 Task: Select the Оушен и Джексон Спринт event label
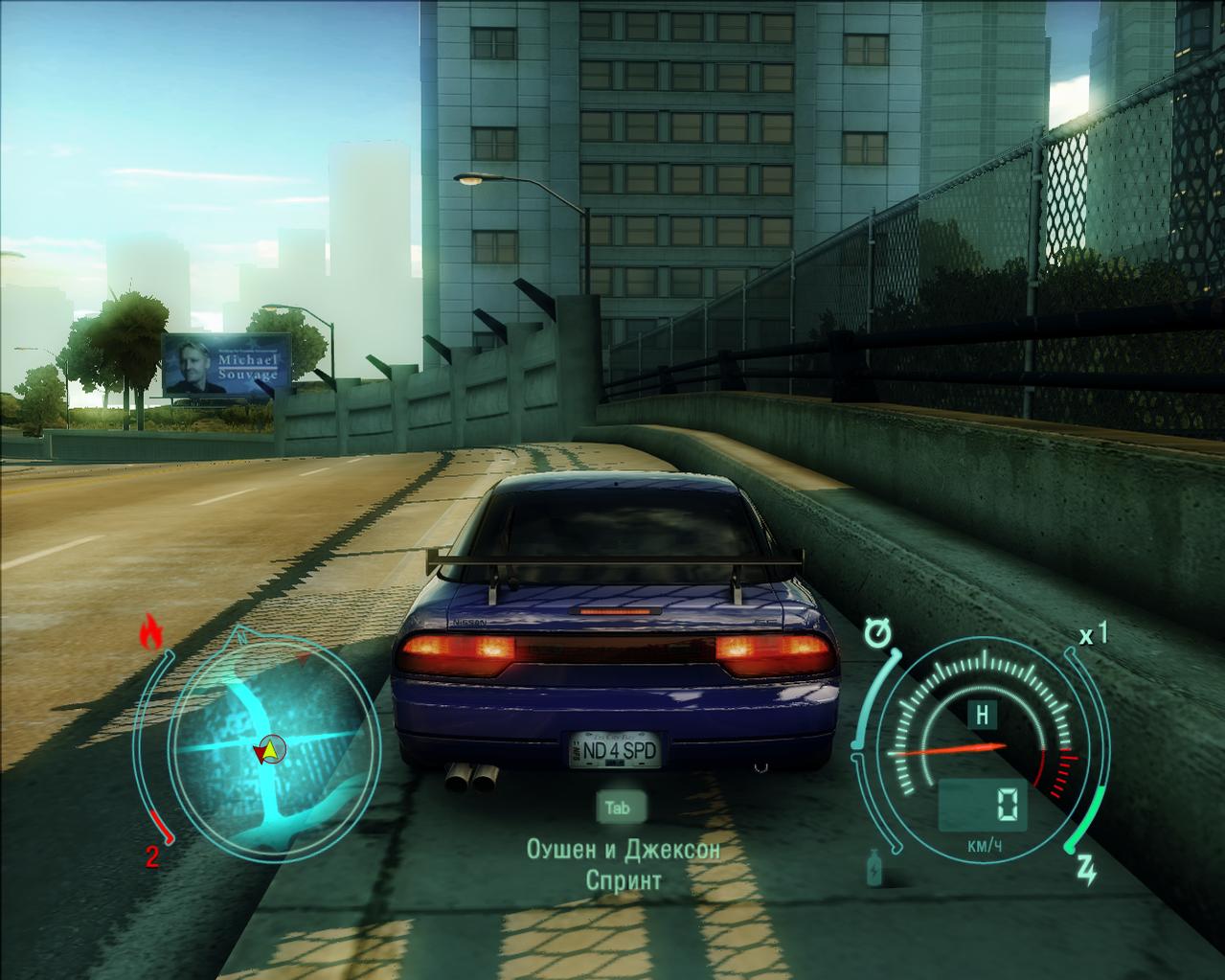624,864
